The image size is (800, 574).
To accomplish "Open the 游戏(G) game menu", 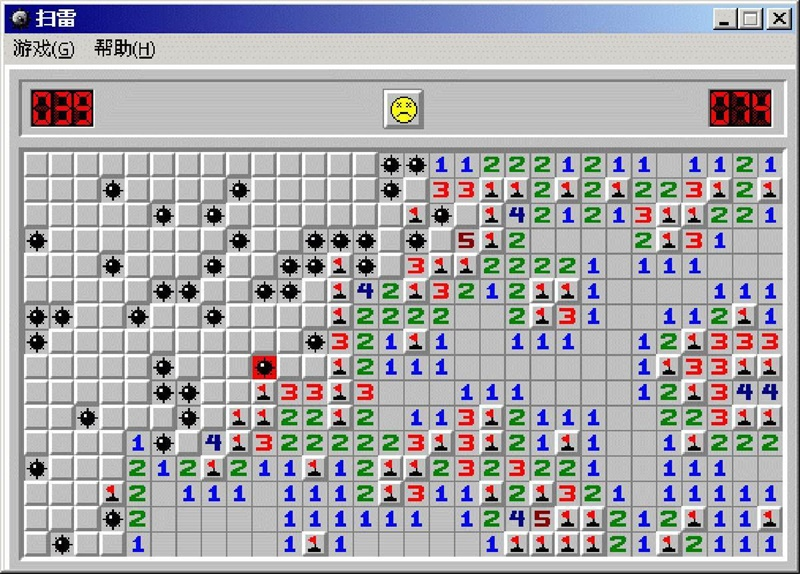I will pos(43,49).
